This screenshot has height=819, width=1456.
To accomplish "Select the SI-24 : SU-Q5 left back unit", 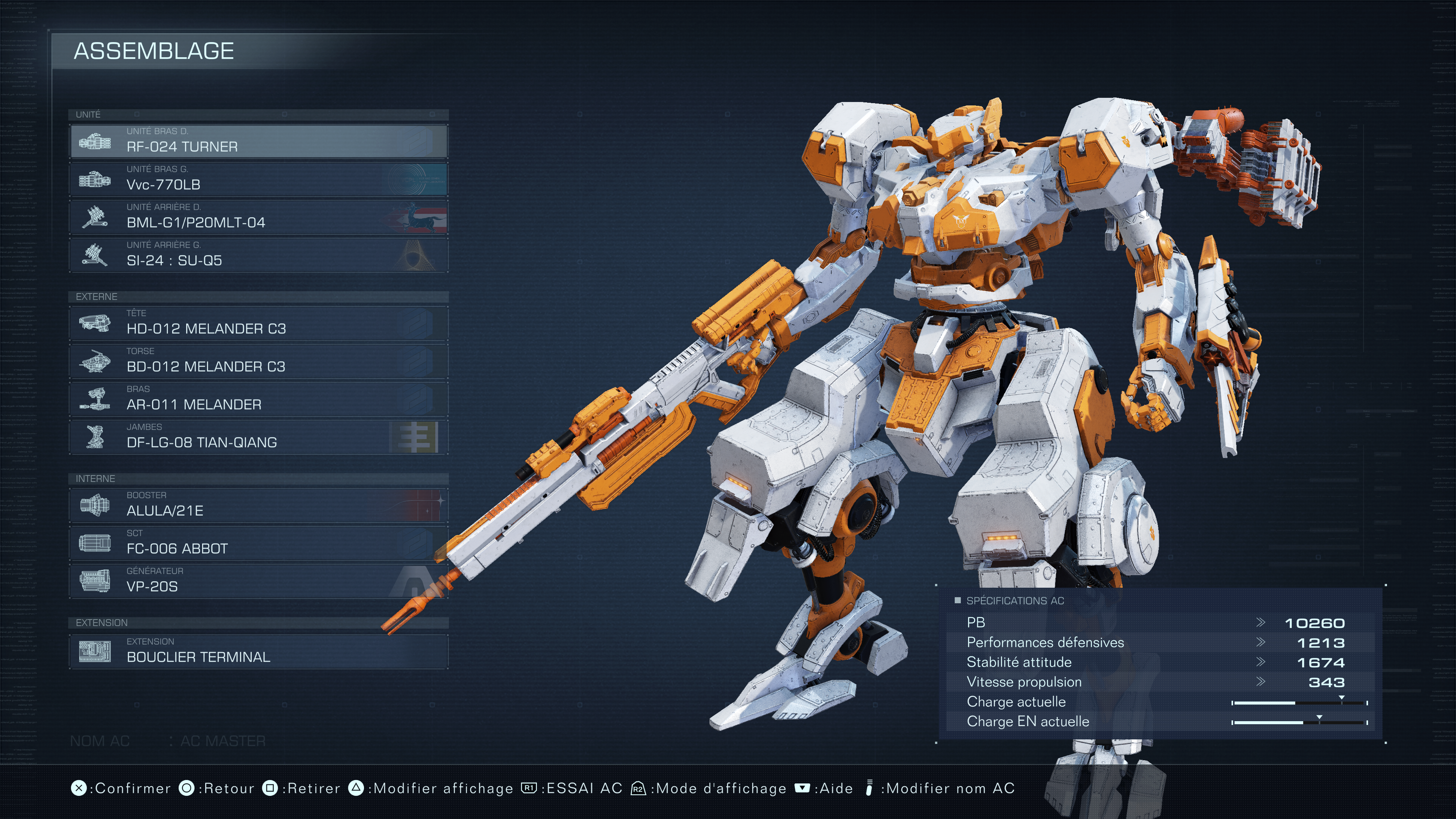I will coord(259,254).
